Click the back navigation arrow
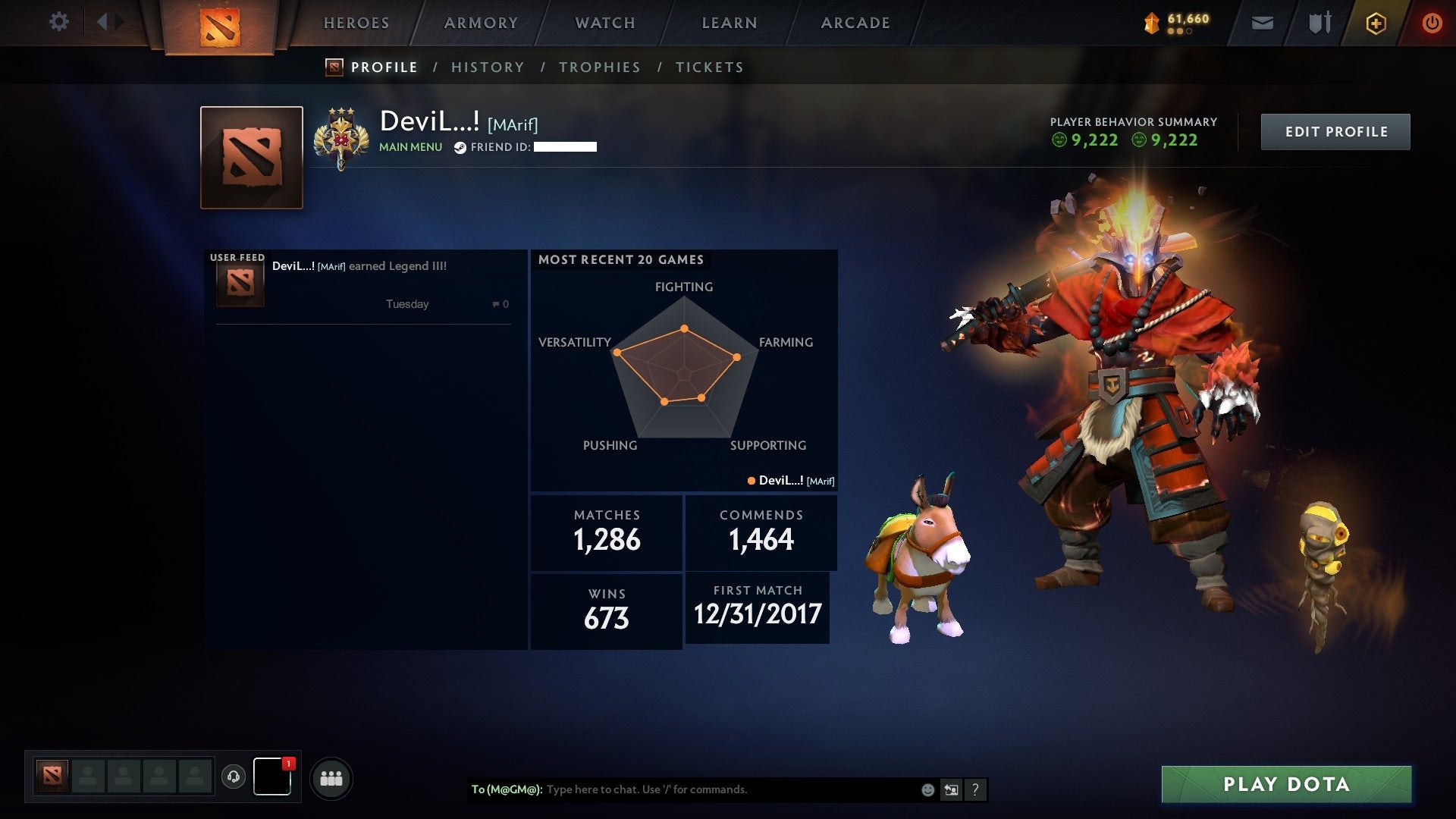The width and height of the screenshot is (1456, 819). tap(102, 22)
